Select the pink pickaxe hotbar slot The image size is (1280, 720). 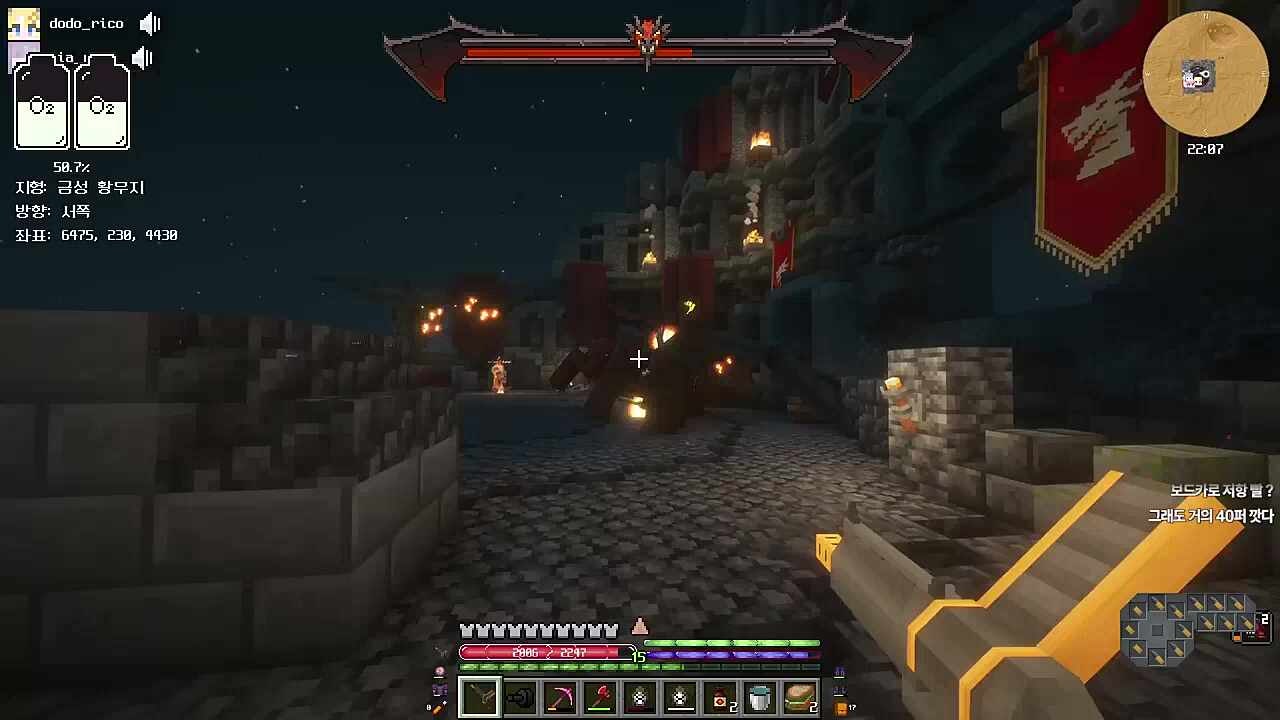[x=560, y=697]
